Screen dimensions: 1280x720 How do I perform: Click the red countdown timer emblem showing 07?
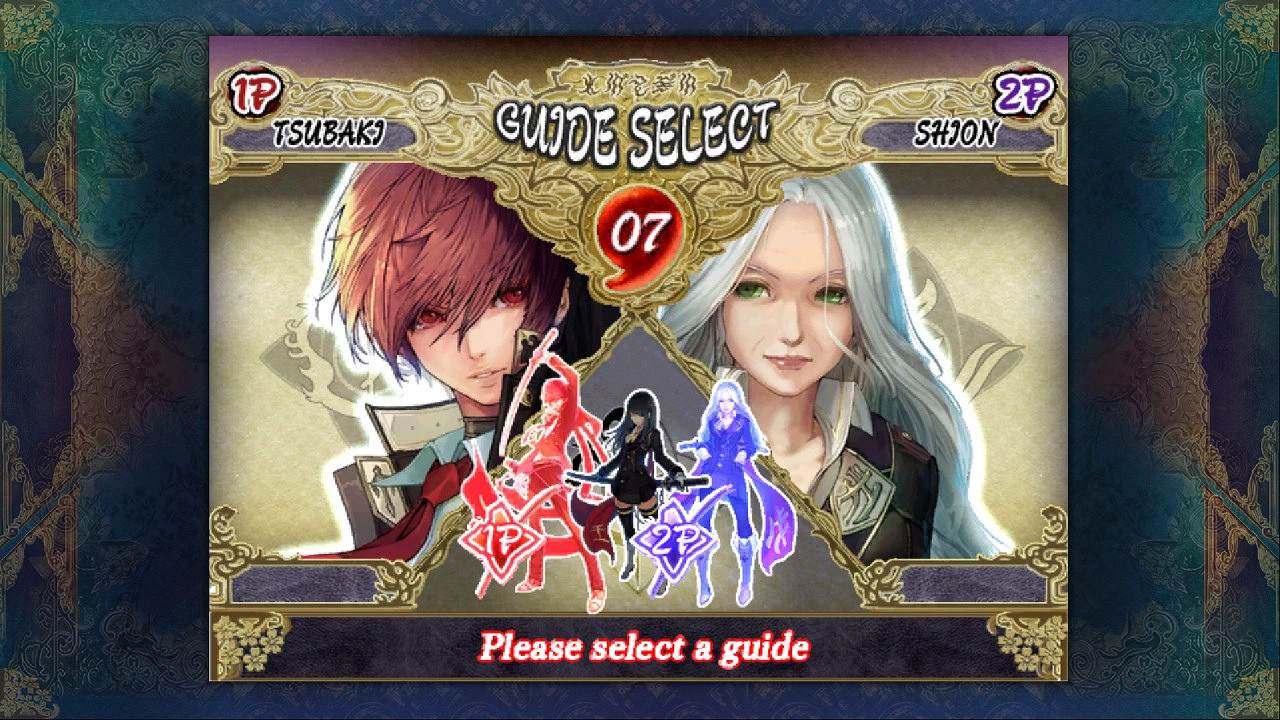pos(640,230)
